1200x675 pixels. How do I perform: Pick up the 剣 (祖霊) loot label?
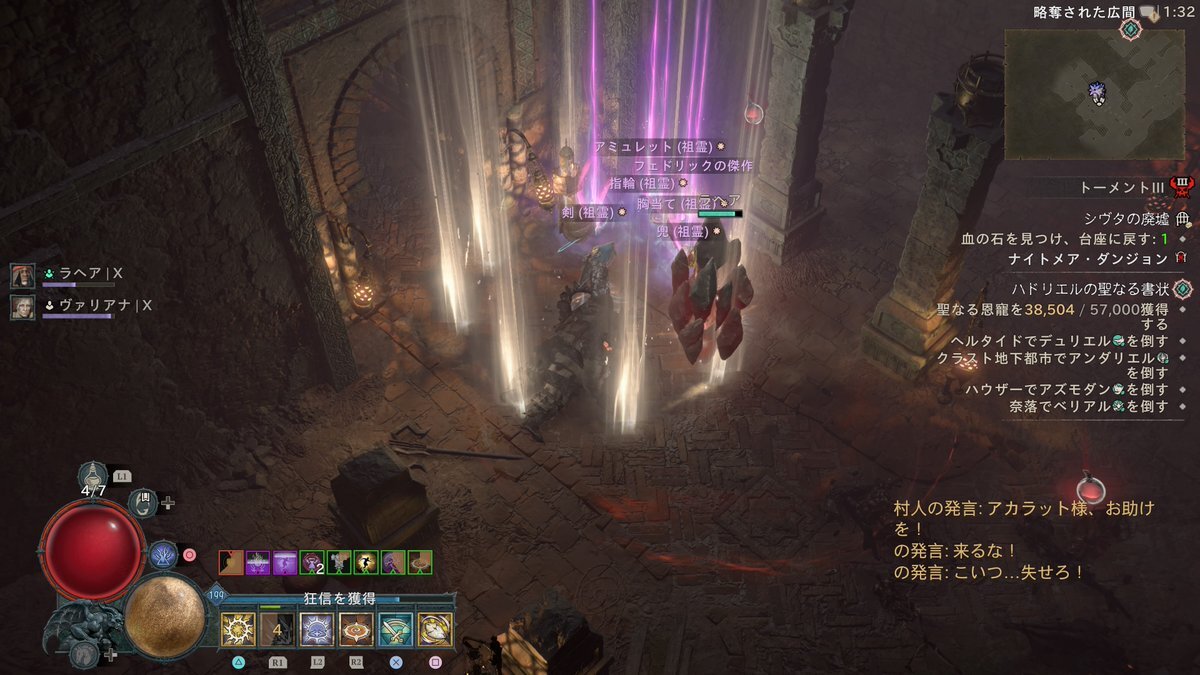click(x=591, y=211)
